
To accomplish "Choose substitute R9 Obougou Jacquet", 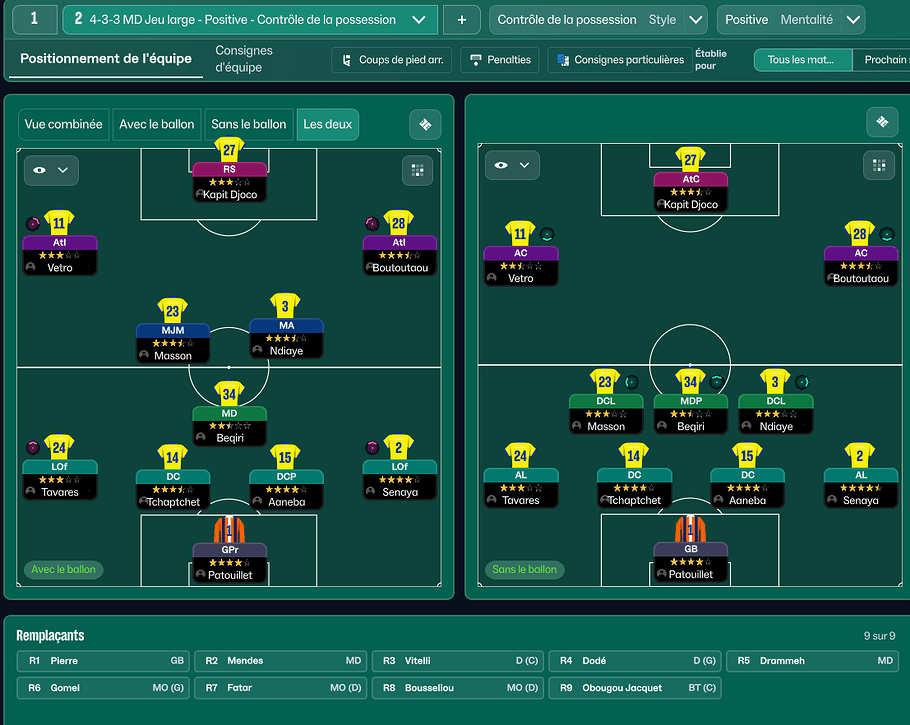I will tap(636, 688).
